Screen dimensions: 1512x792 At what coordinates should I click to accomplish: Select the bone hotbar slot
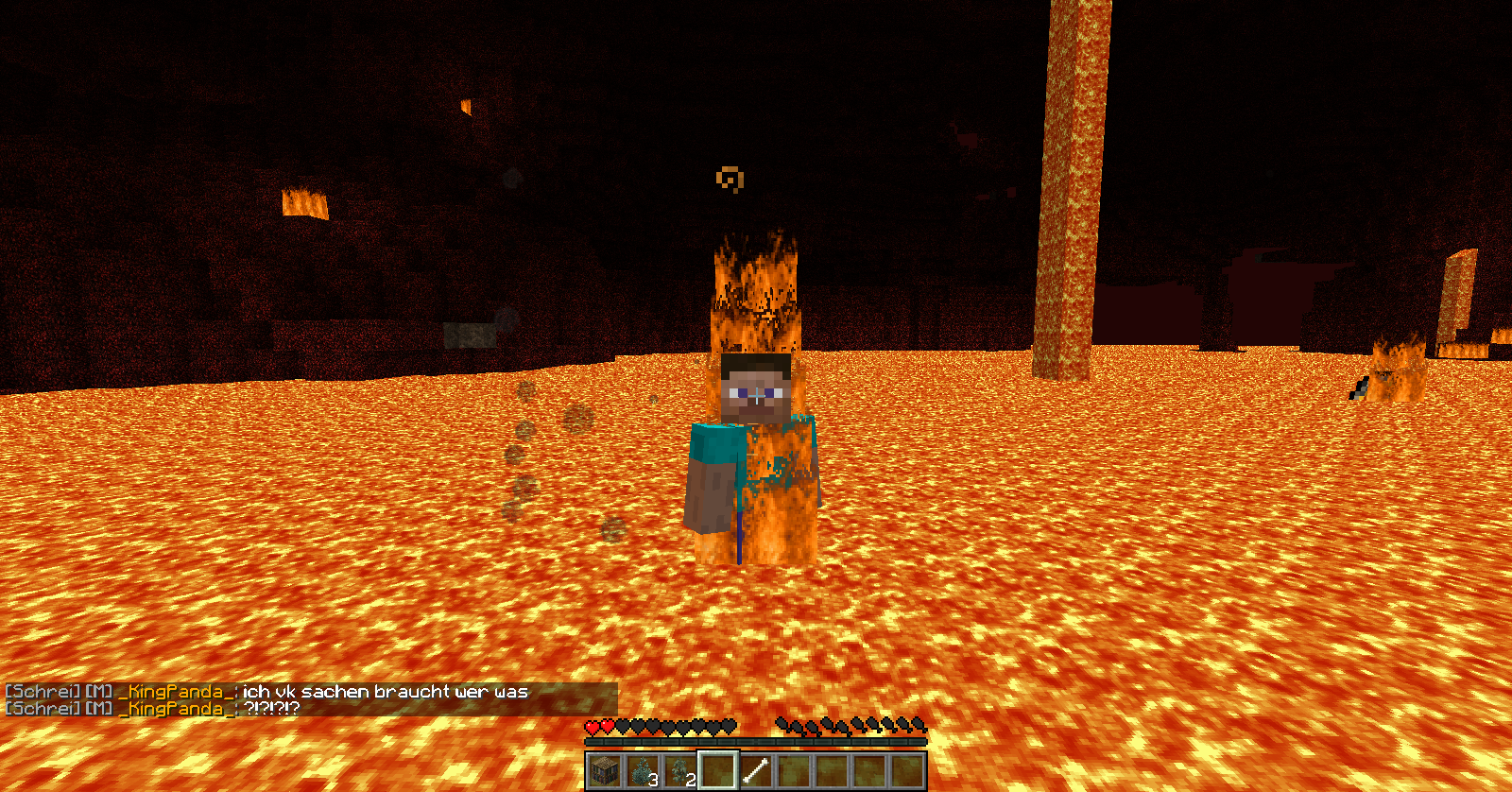755,770
